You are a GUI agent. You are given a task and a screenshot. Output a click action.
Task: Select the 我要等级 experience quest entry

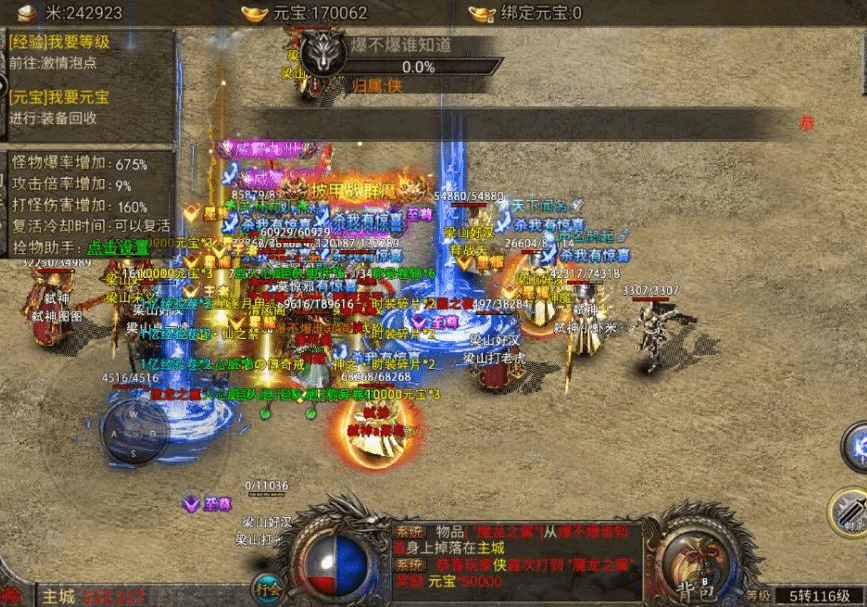point(60,42)
